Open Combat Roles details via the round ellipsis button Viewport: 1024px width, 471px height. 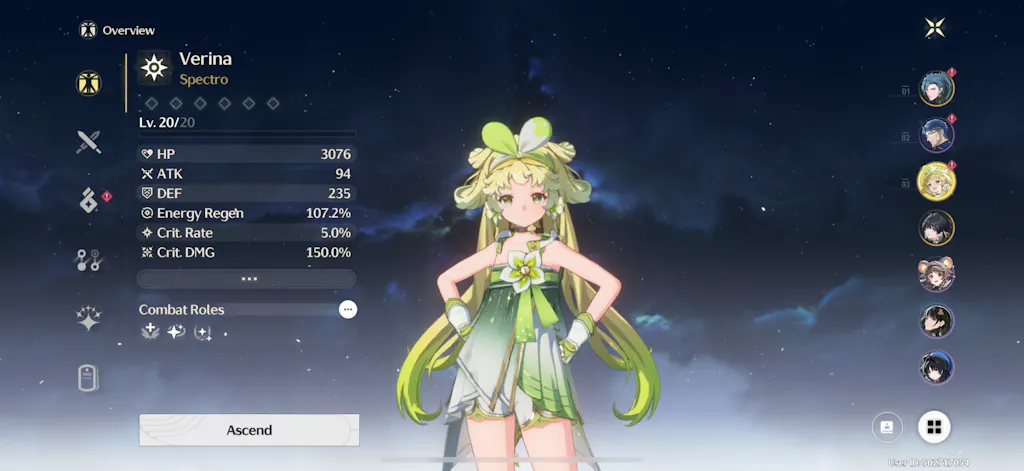coord(347,310)
